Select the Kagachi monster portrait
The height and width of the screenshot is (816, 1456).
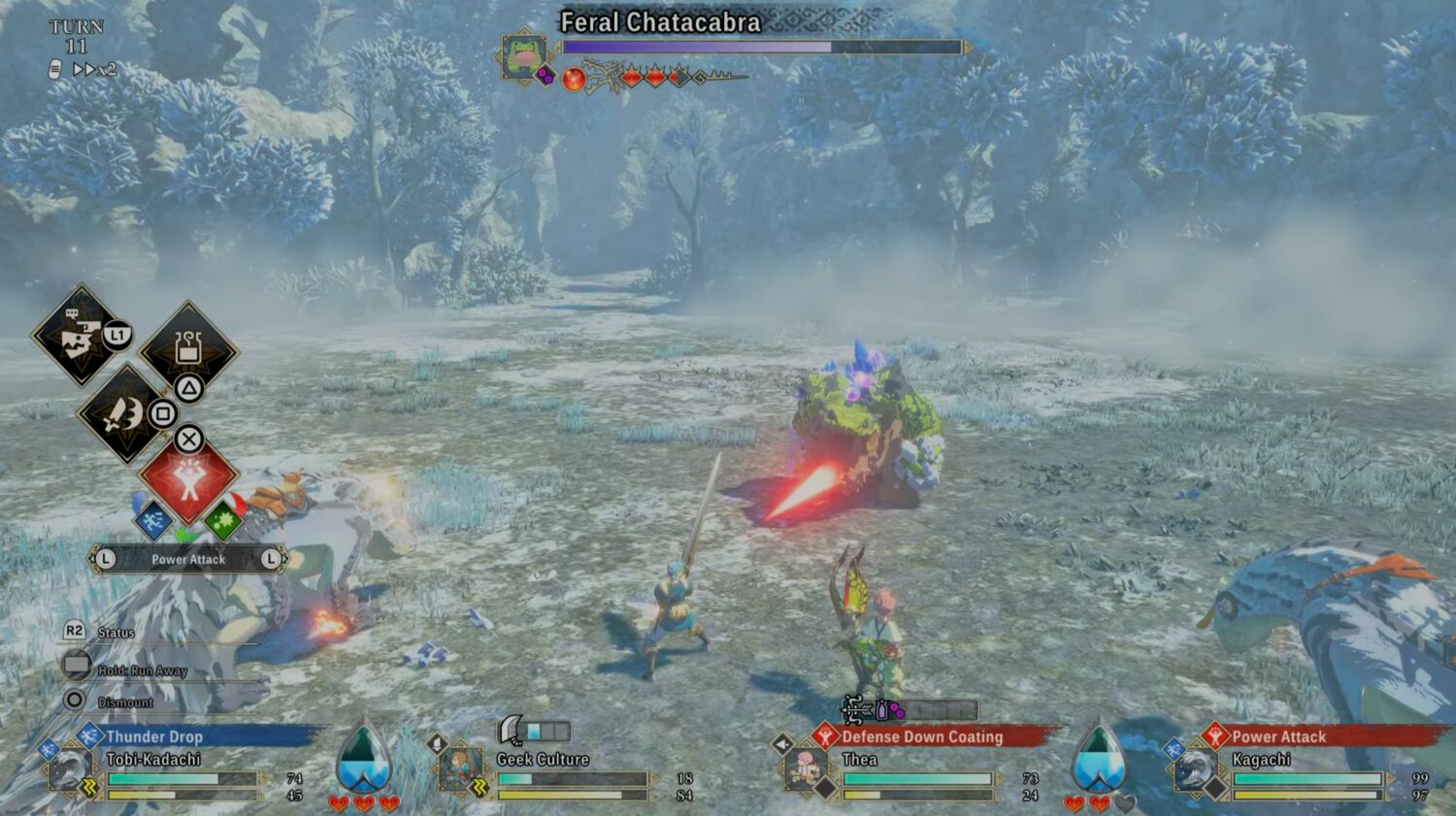coord(1196,771)
